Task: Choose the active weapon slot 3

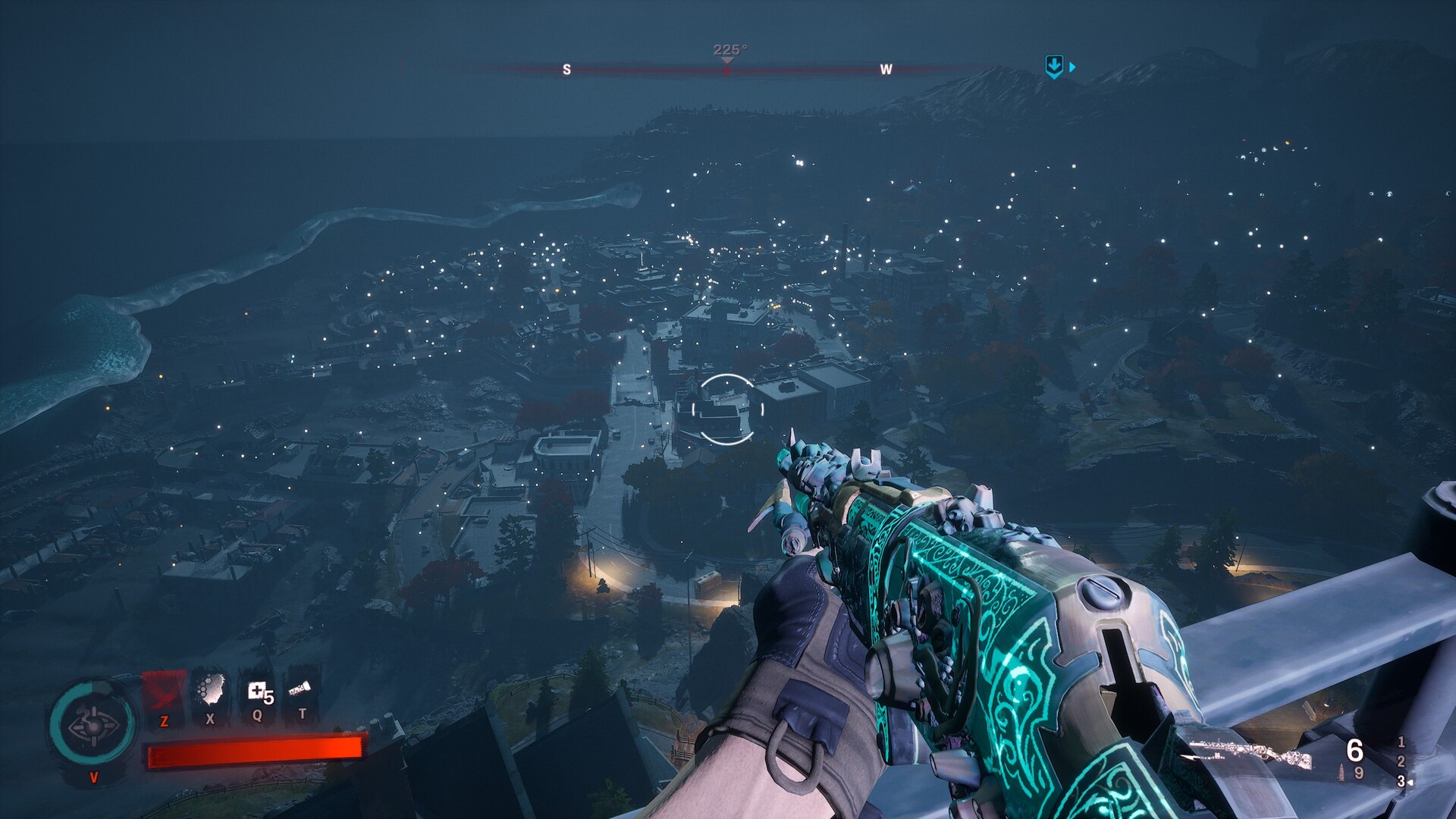Action: [x=1401, y=780]
